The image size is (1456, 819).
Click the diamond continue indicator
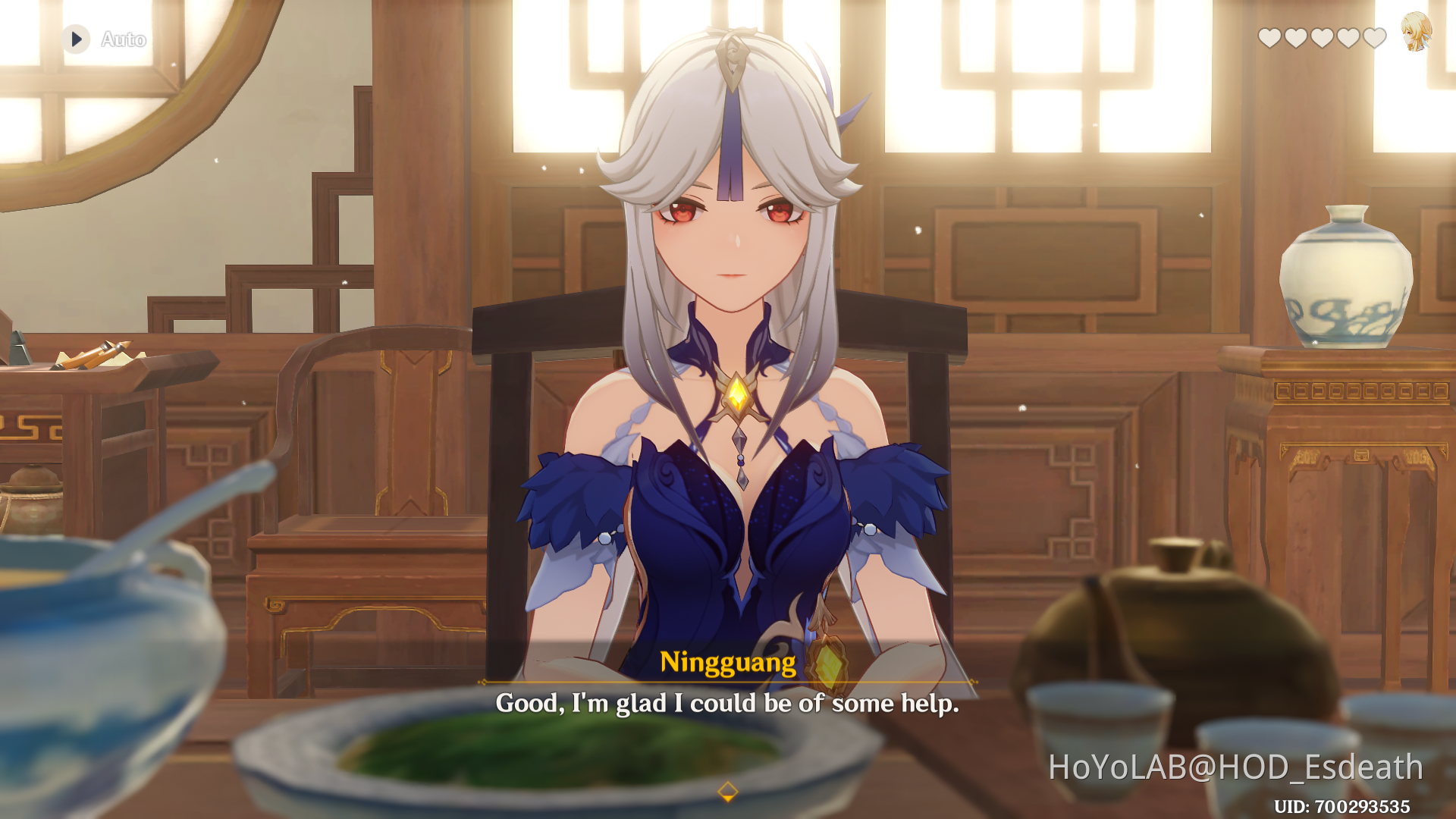(727, 792)
